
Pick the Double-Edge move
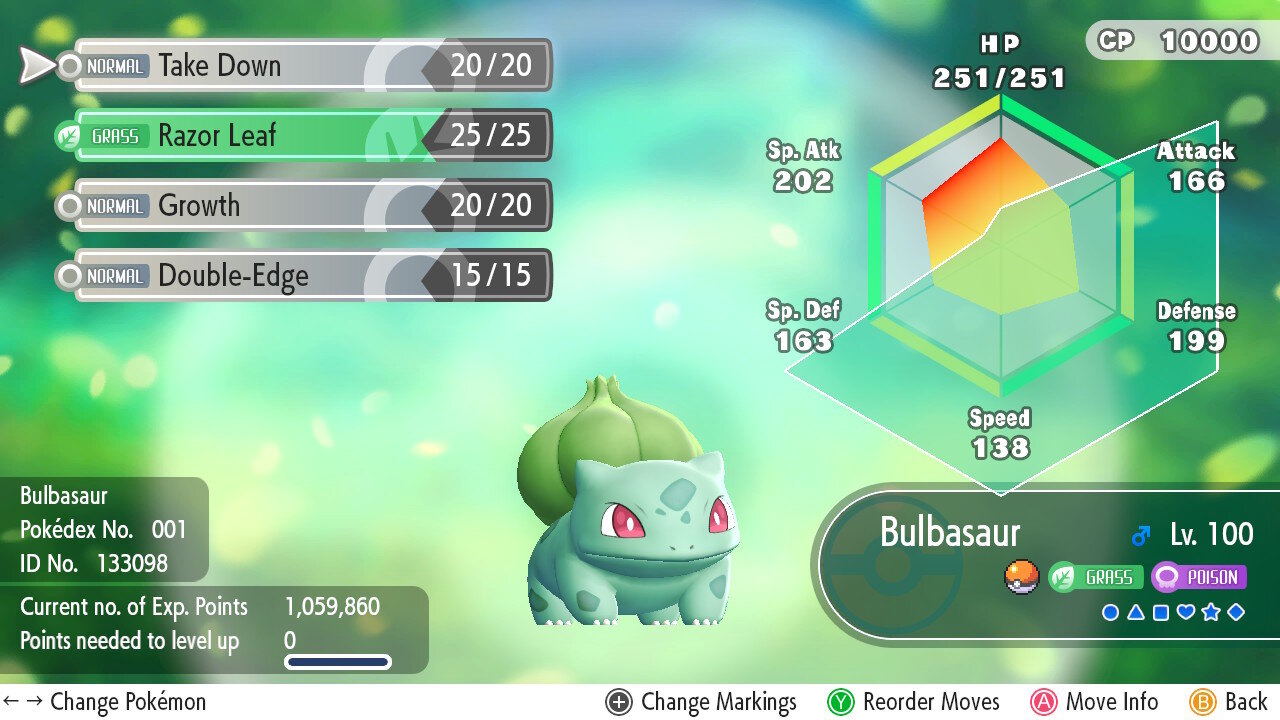[x=310, y=276]
